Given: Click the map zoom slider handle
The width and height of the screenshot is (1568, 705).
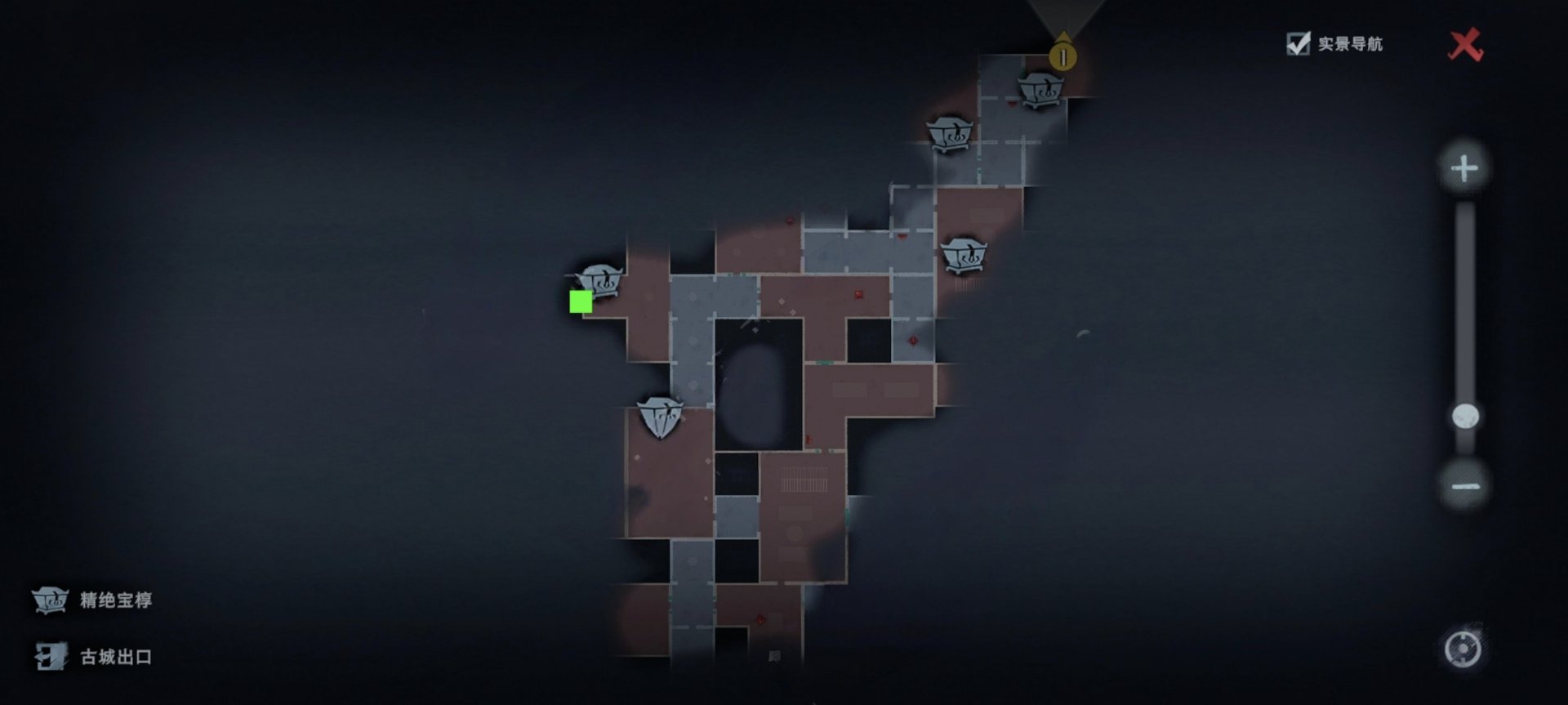Looking at the screenshot, I should [1465, 417].
